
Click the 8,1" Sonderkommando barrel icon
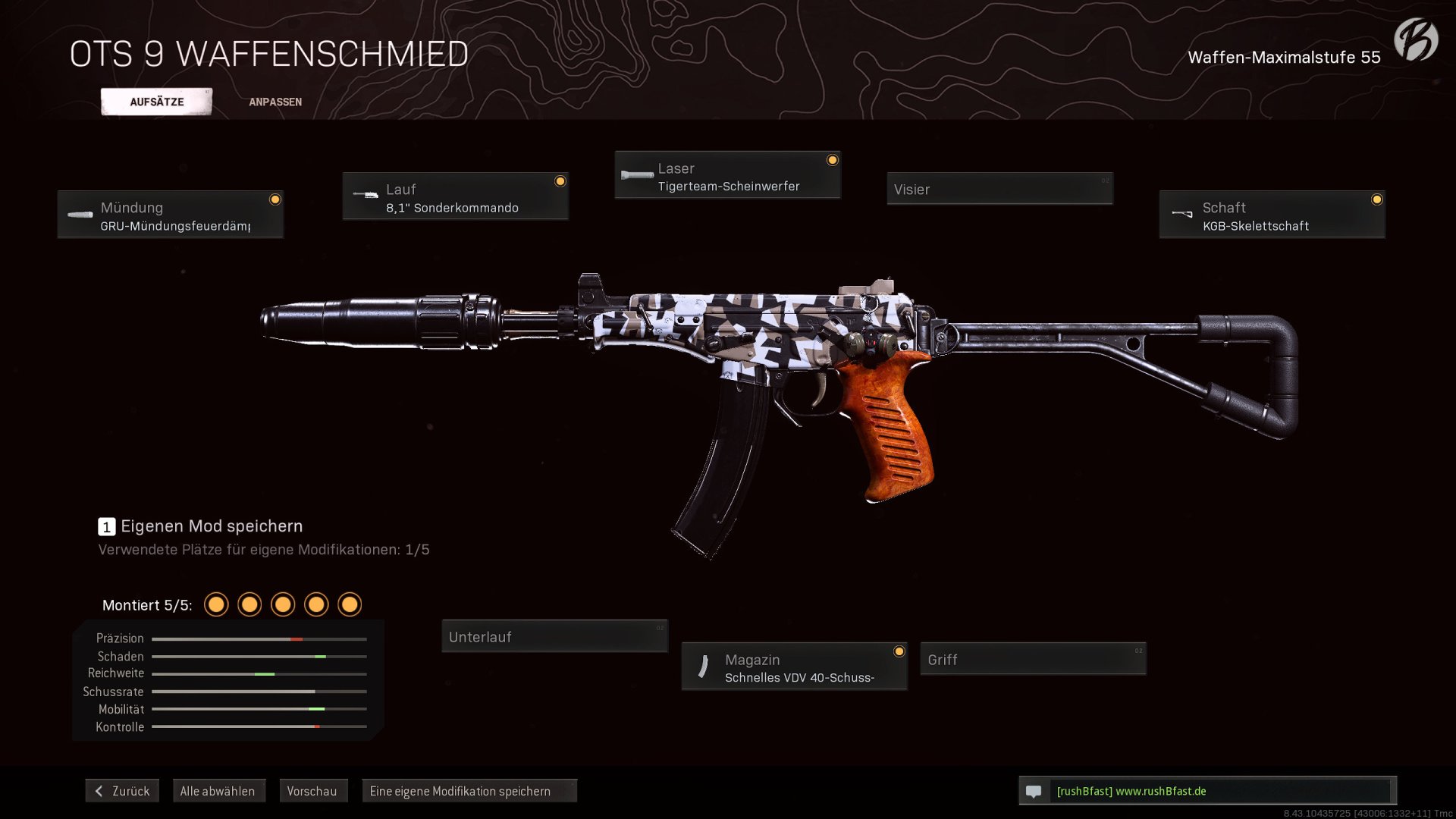(365, 196)
